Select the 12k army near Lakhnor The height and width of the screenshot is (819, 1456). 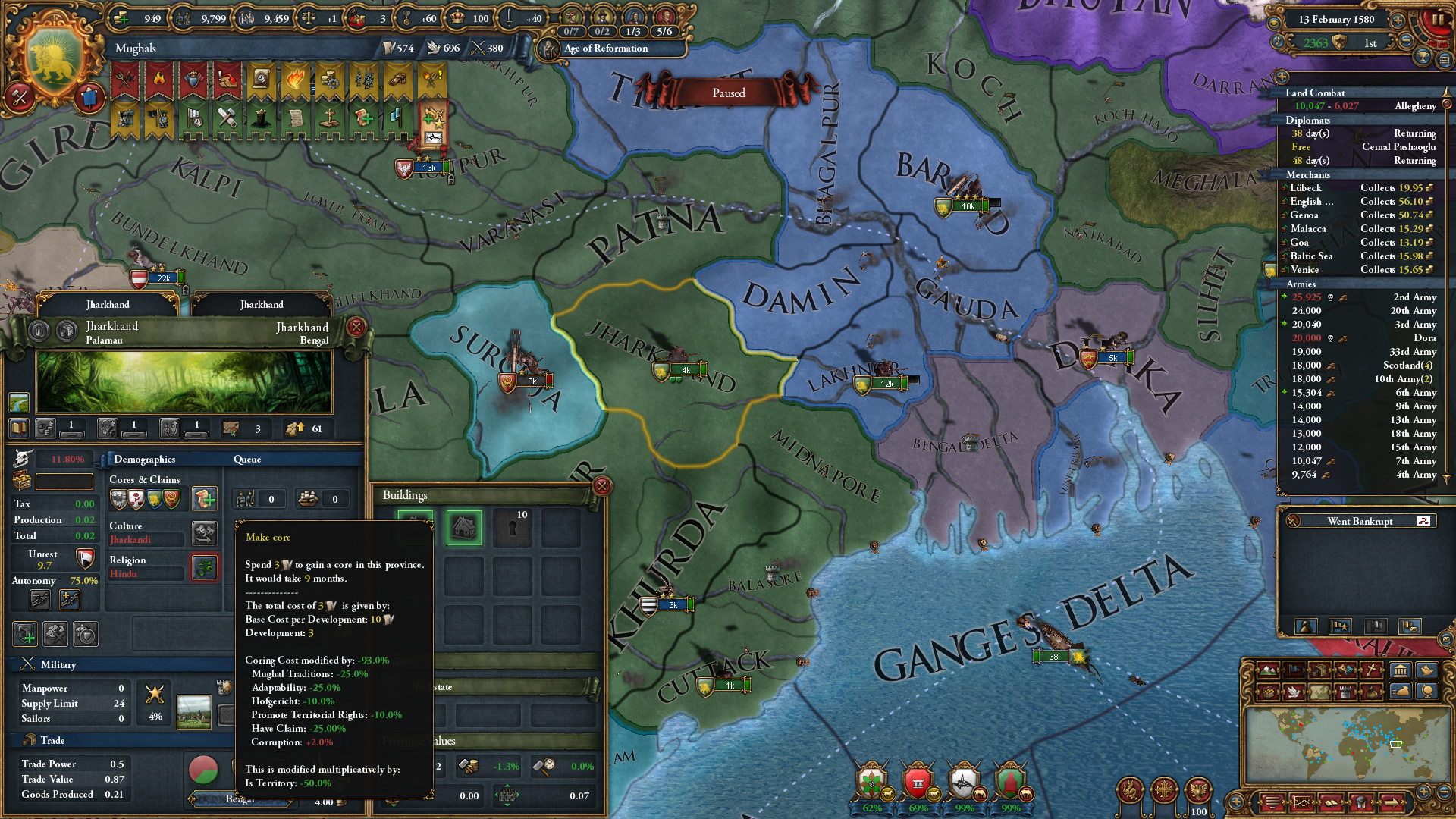pyautogui.click(x=886, y=383)
